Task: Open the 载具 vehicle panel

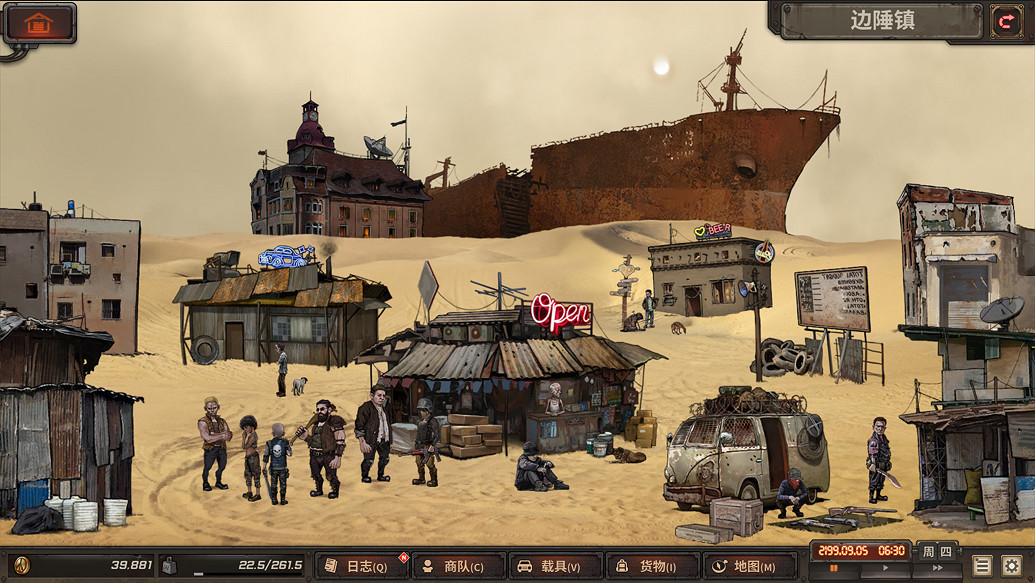Action: tap(555, 566)
